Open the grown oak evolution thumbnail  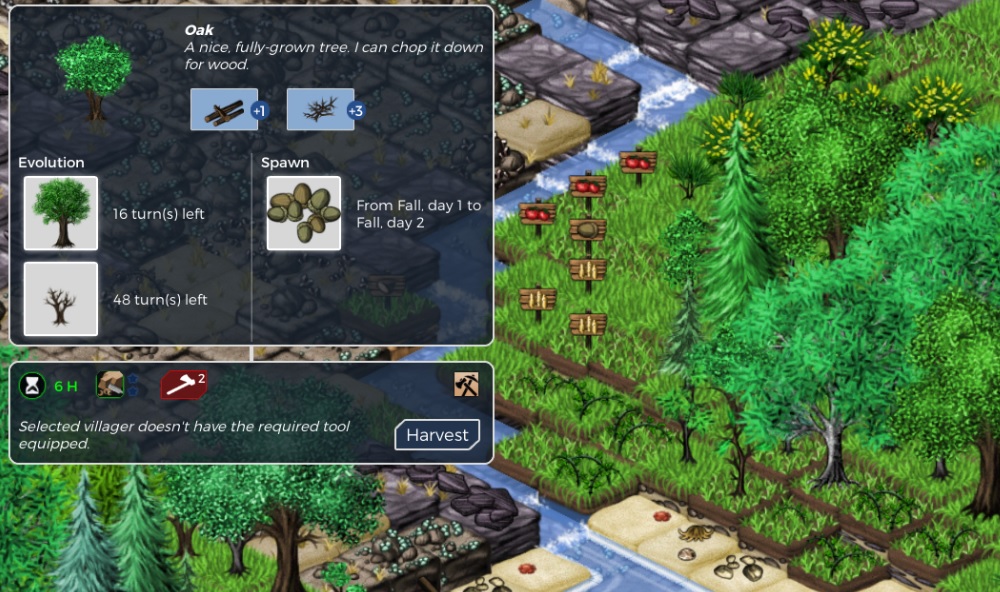tap(61, 213)
